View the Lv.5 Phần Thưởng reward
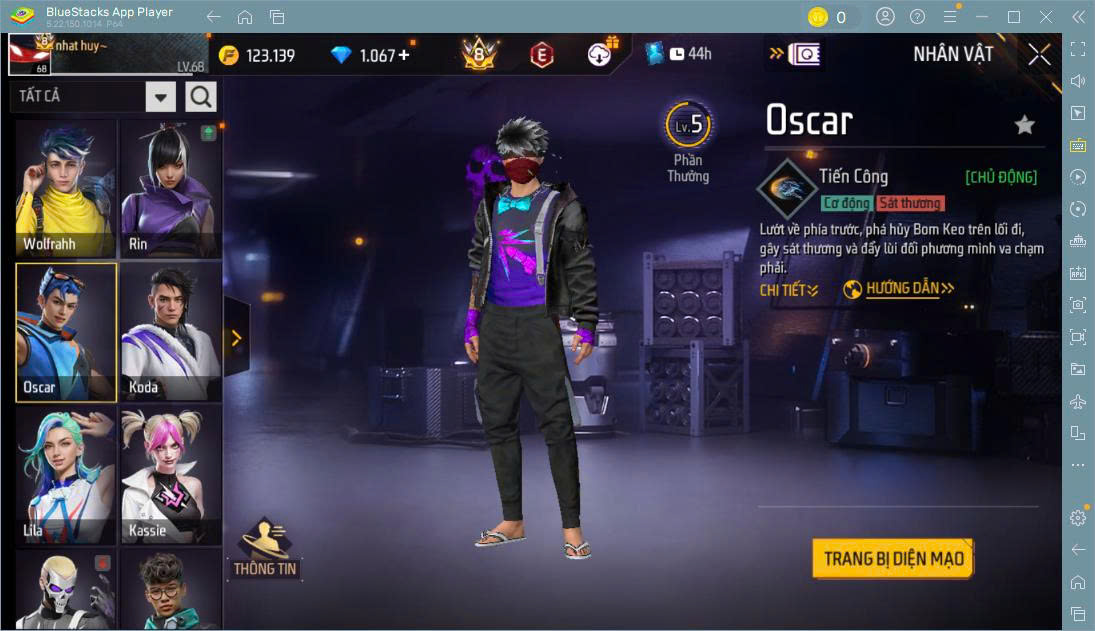The width and height of the screenshot is (1095, 631). (x=688, y=140)
